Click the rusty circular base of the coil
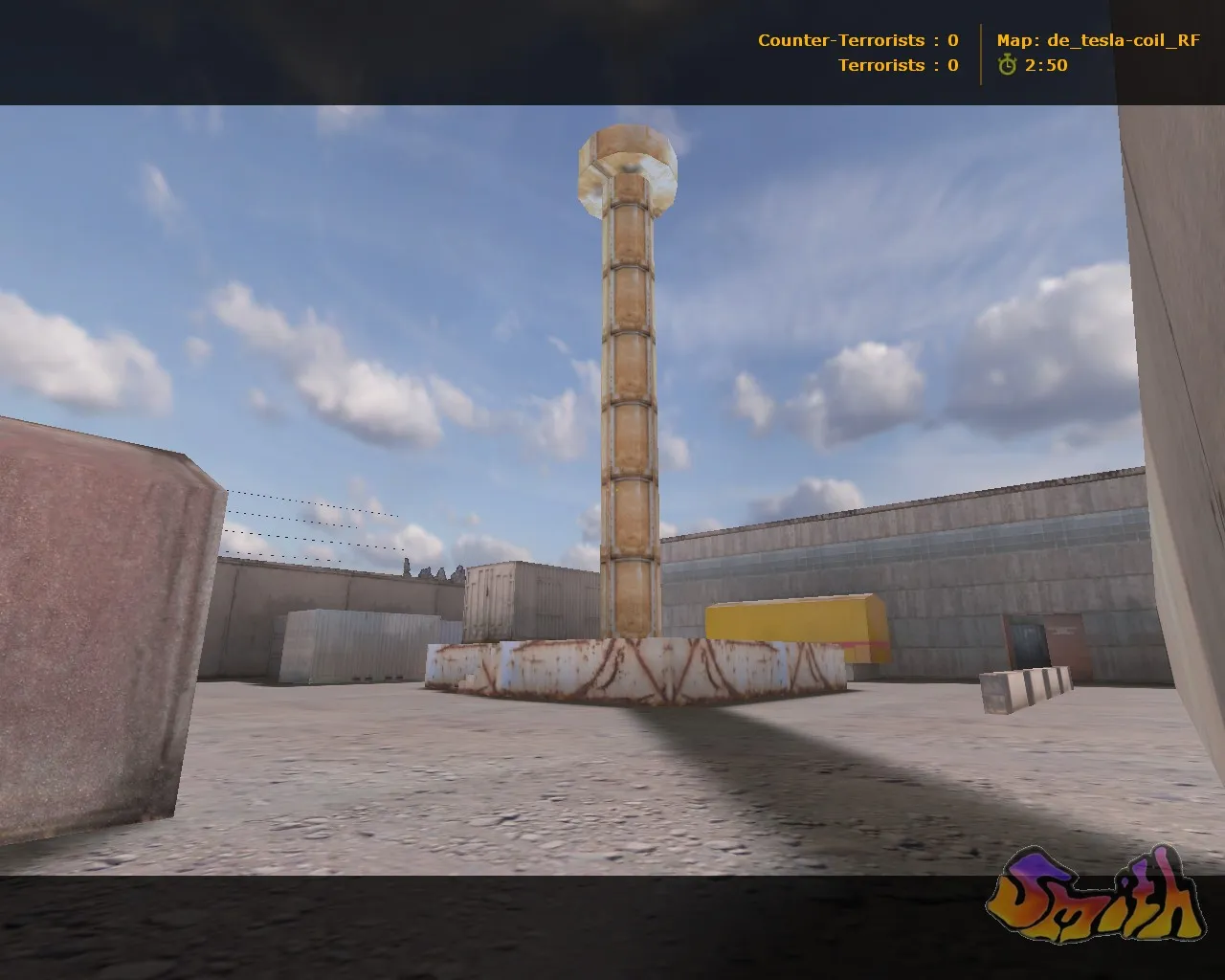The image size is (1225, 980). tap(632, 670)
